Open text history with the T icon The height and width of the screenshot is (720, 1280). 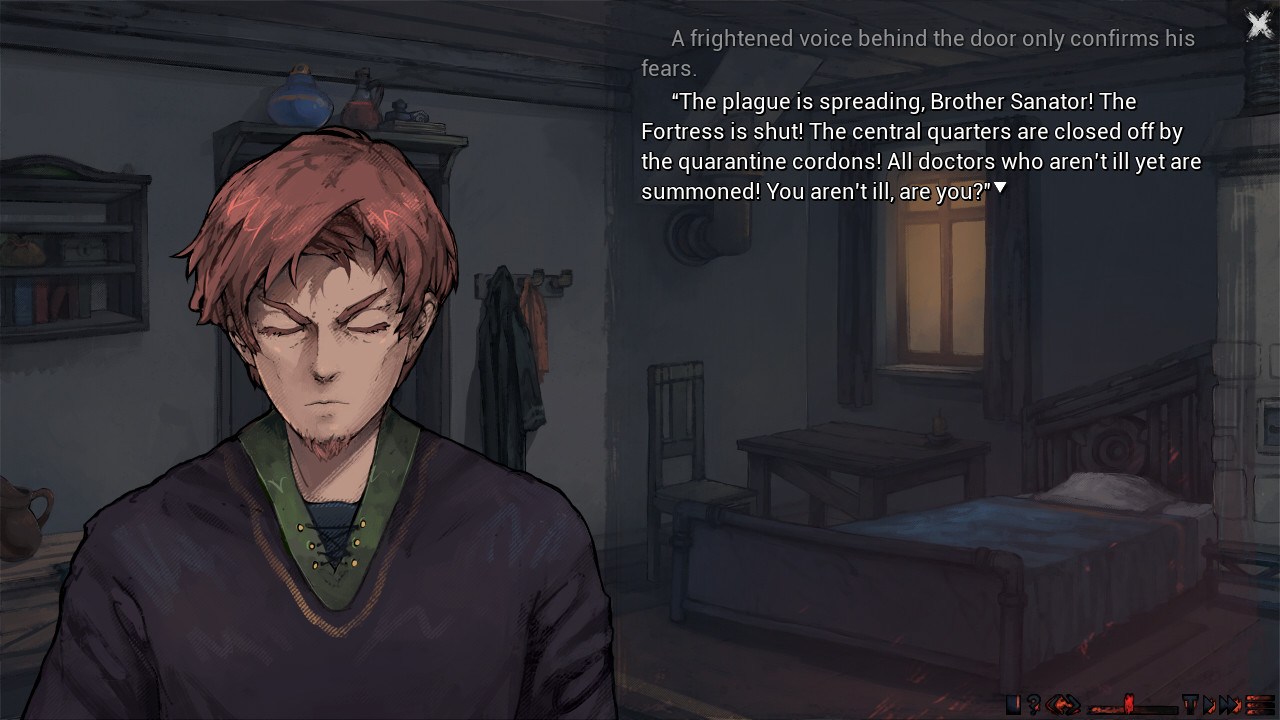[1190, 703]
